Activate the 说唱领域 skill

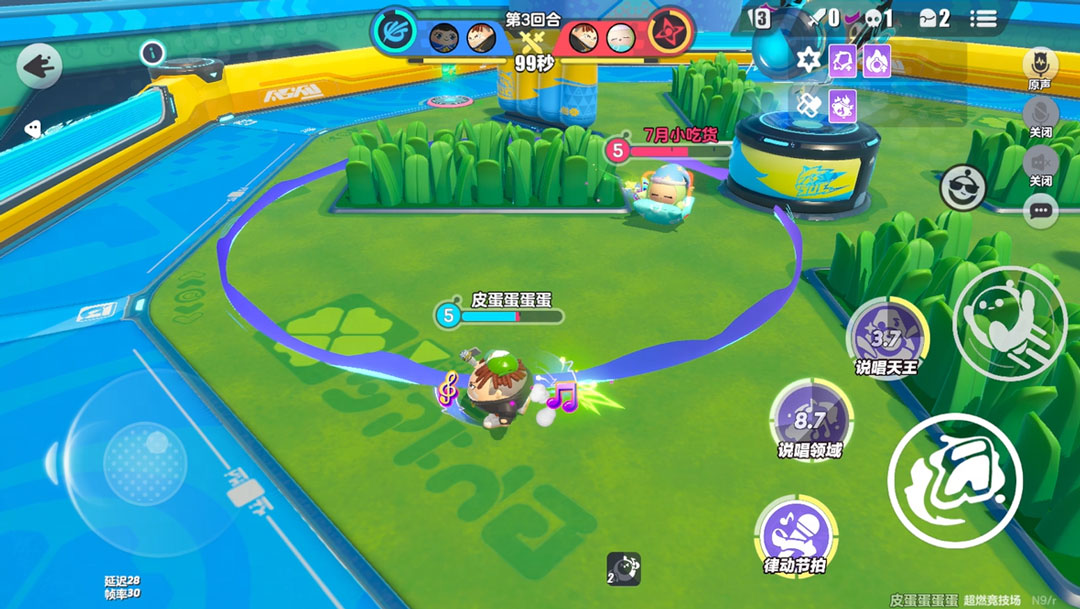coord(809,420)
